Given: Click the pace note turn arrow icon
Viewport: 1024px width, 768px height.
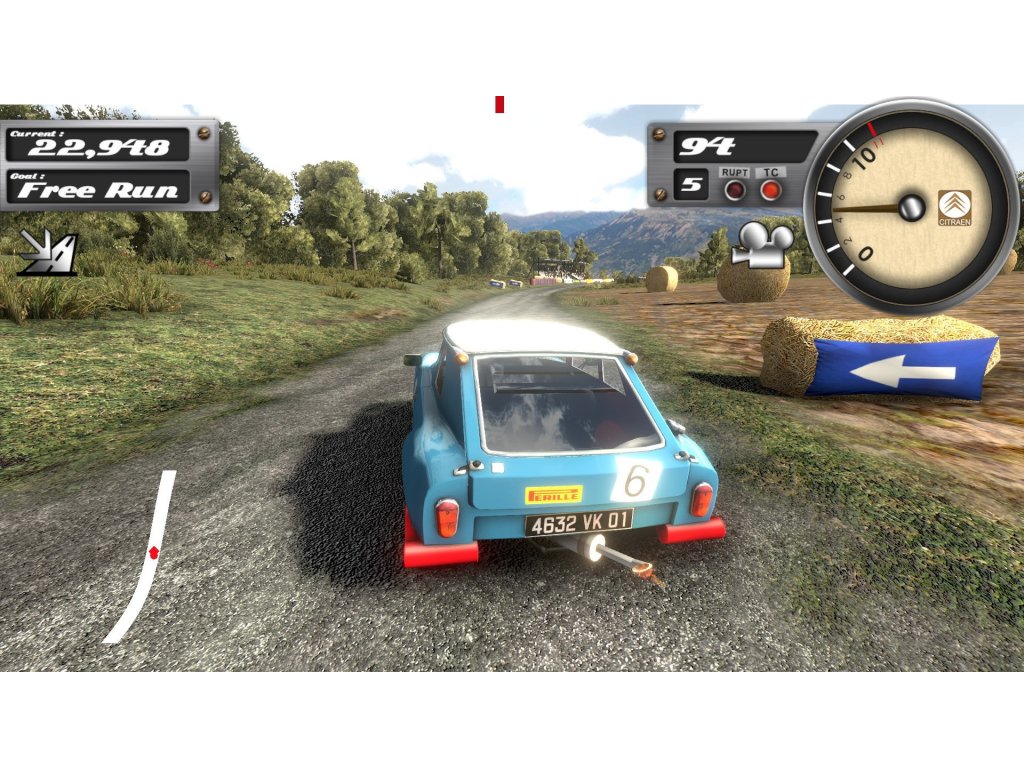Looking at the screenshot, I should [47, 252].
